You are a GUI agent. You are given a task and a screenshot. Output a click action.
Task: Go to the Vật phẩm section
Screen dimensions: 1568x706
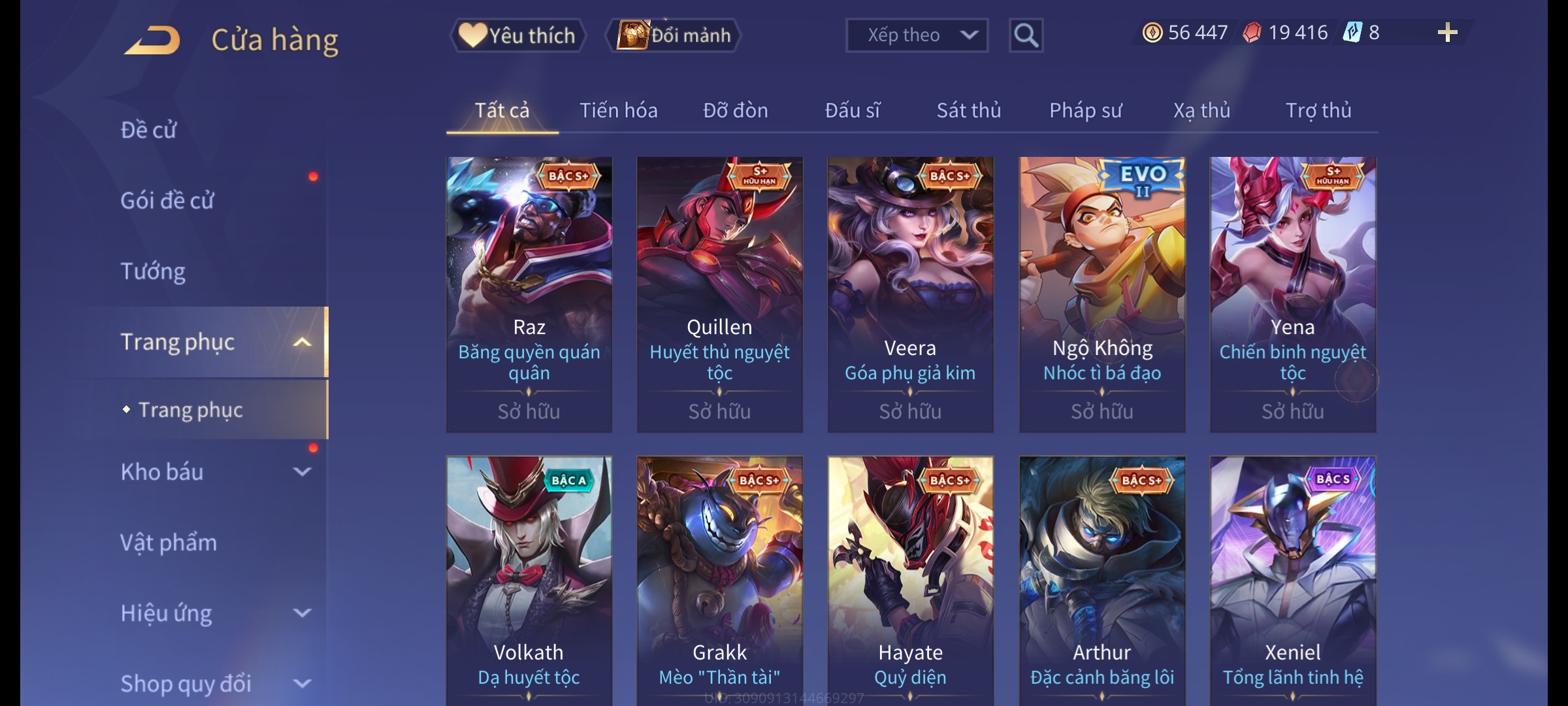[169, 543]
